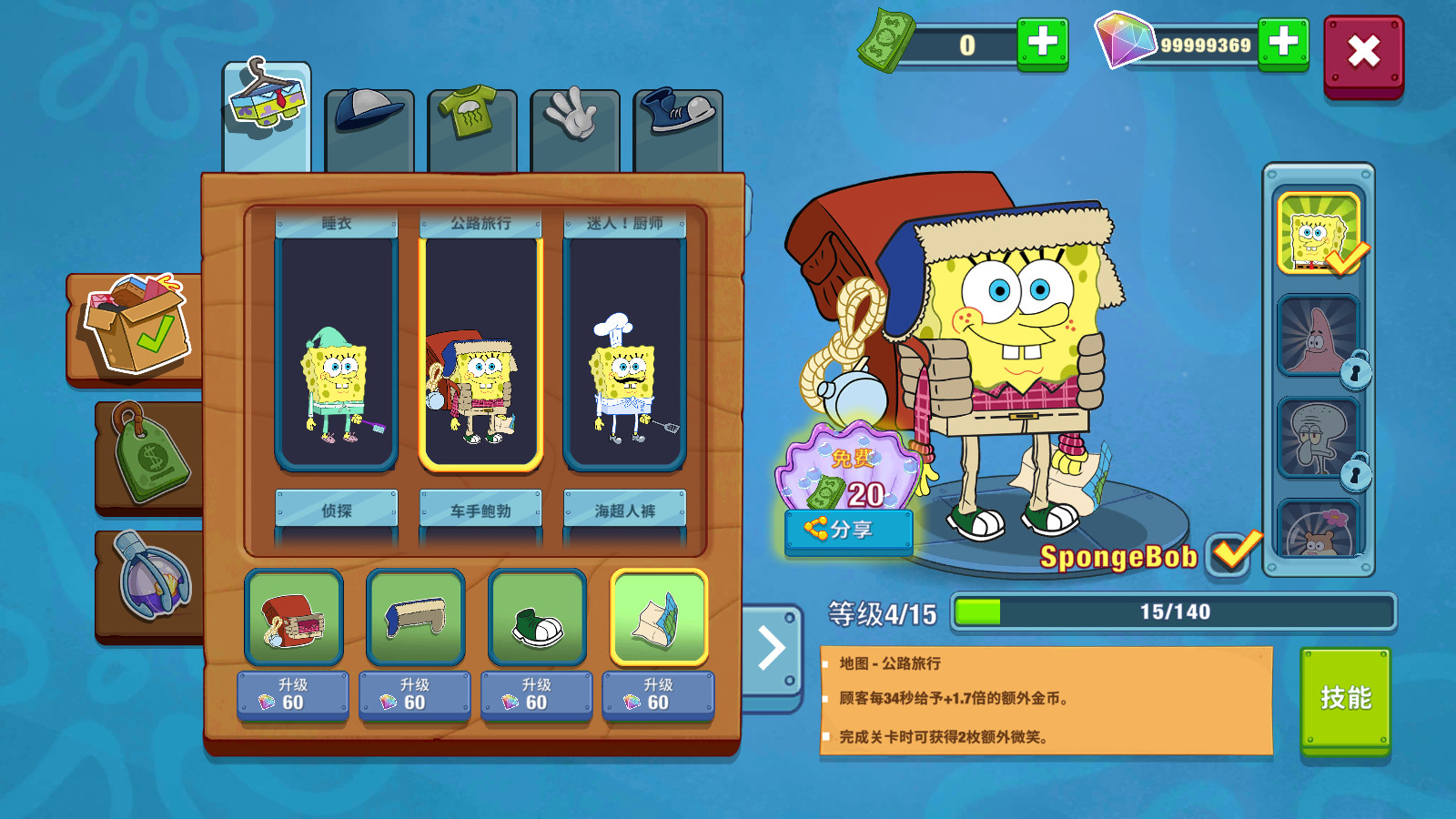Open the green price tag side tab

150,455
